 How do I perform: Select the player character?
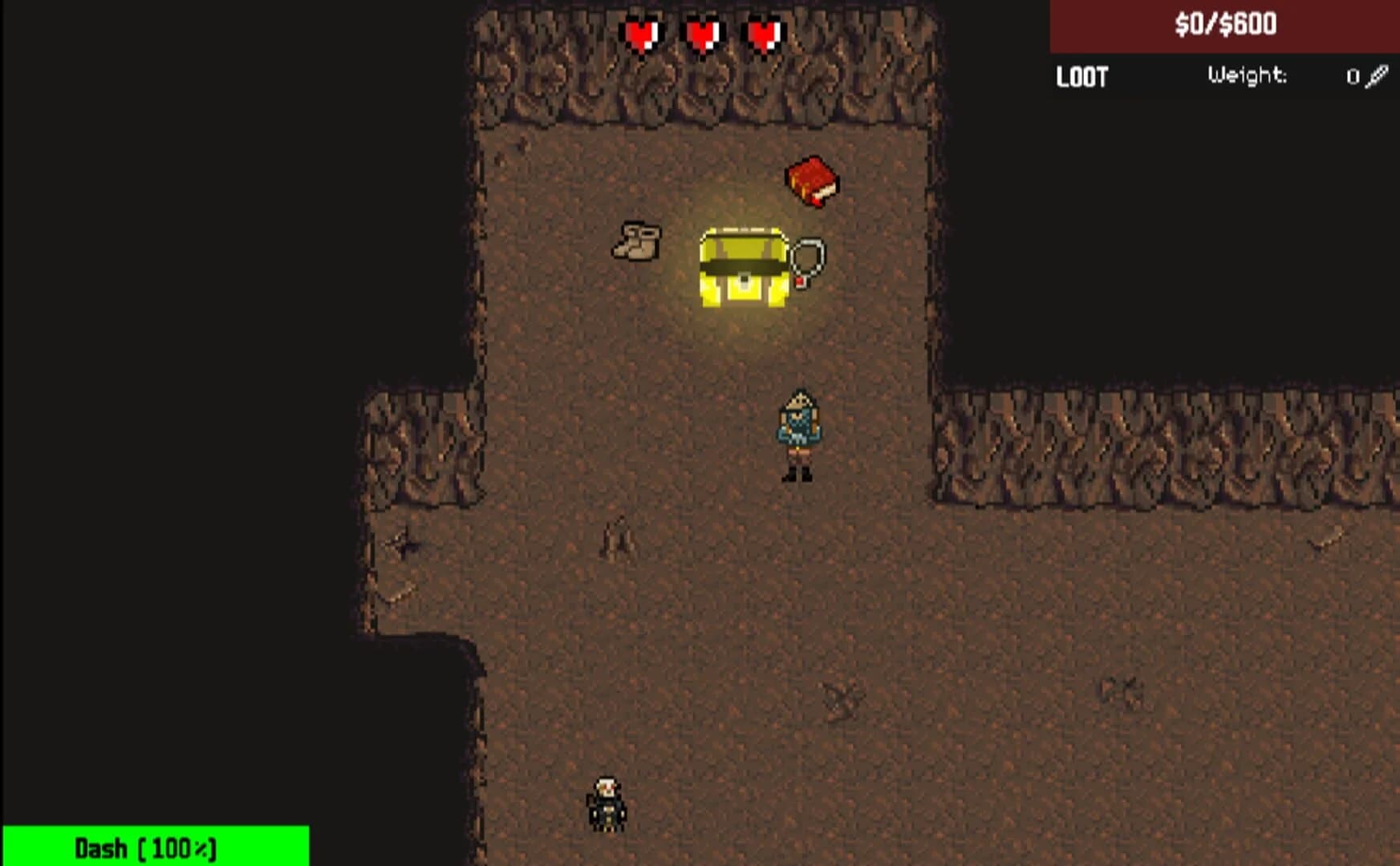(x=798, y=433)
